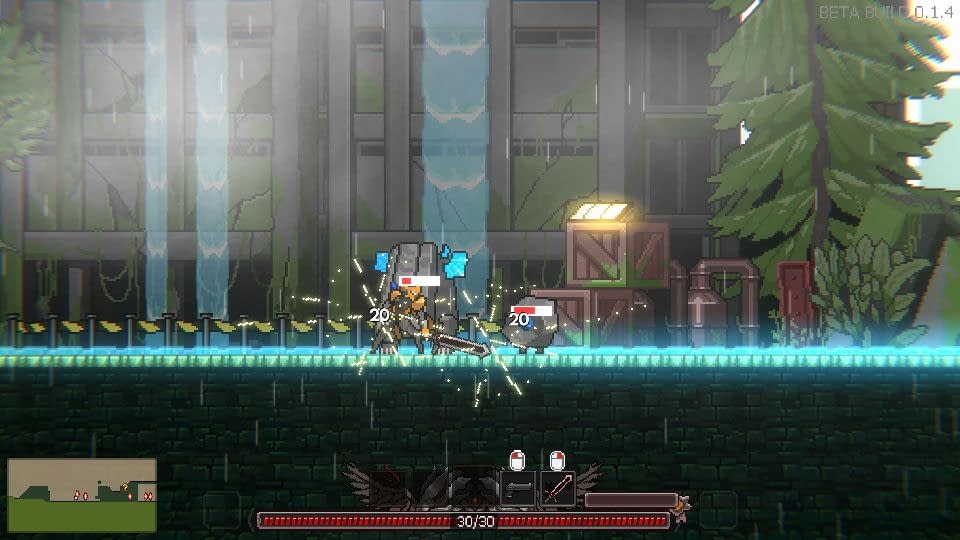Viewport: 960px width, 540px height.
Task: Click the minimap in the corner
Action: pyautogui.click(x=82, y=495)
